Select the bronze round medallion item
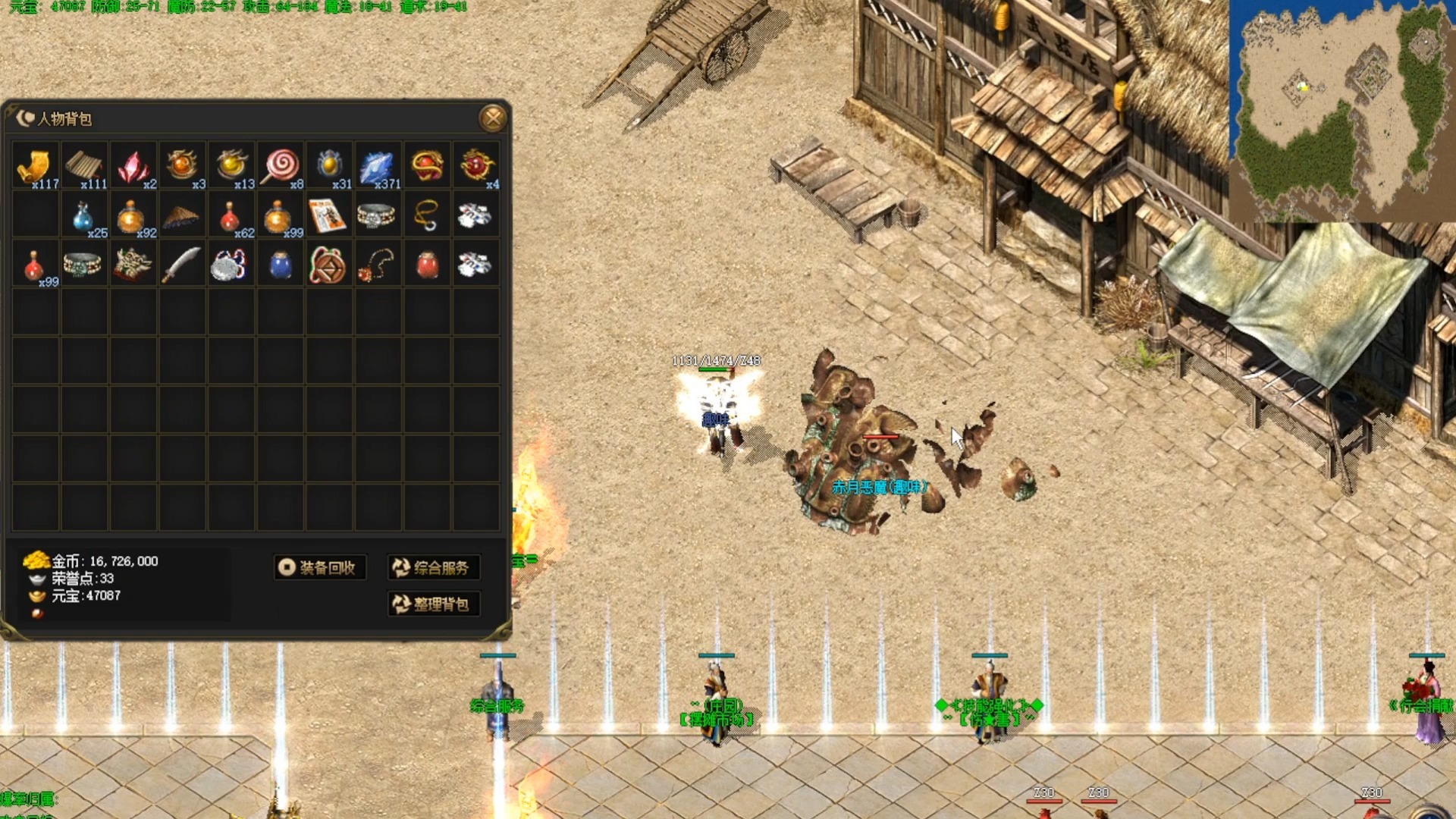 (328, 265)
